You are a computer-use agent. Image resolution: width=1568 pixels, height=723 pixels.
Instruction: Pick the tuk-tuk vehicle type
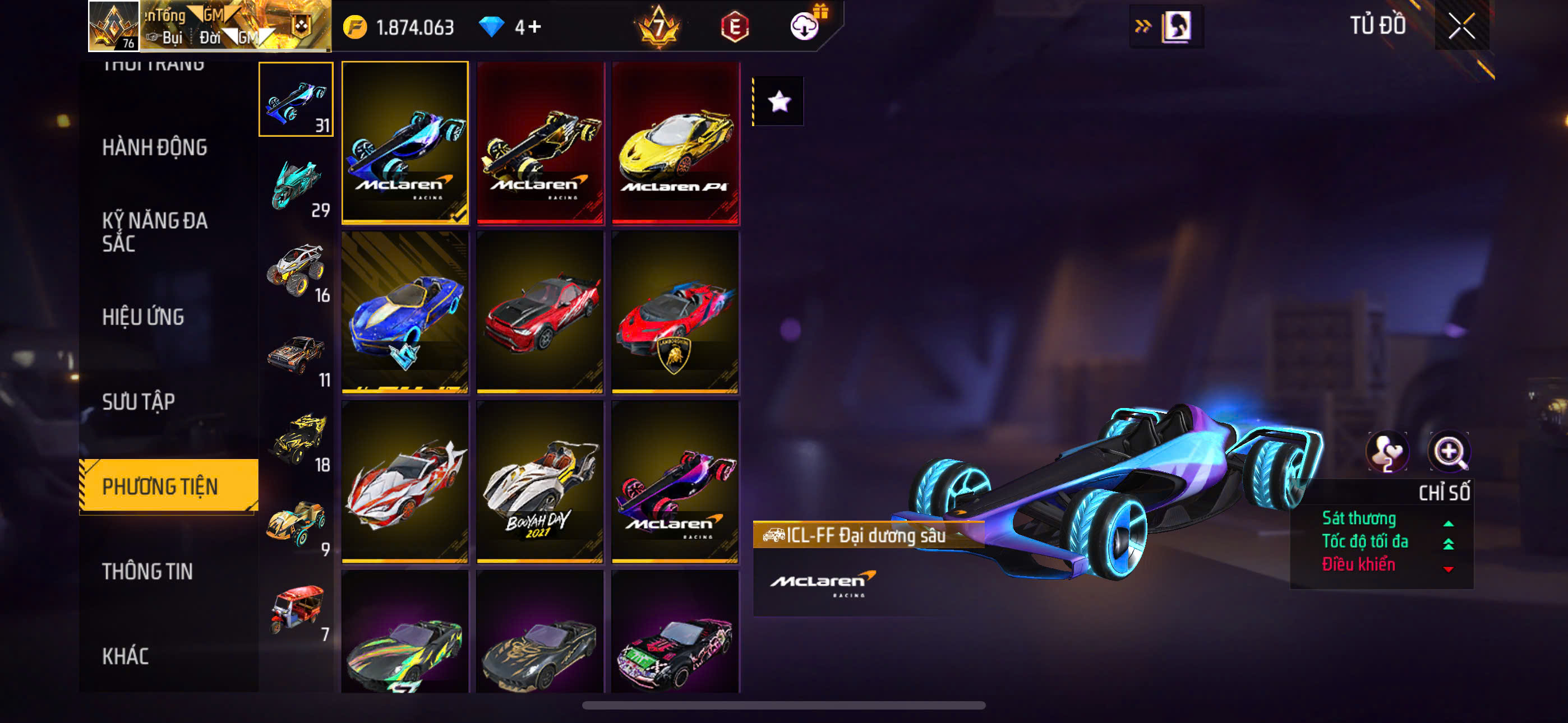coord(297,610)
